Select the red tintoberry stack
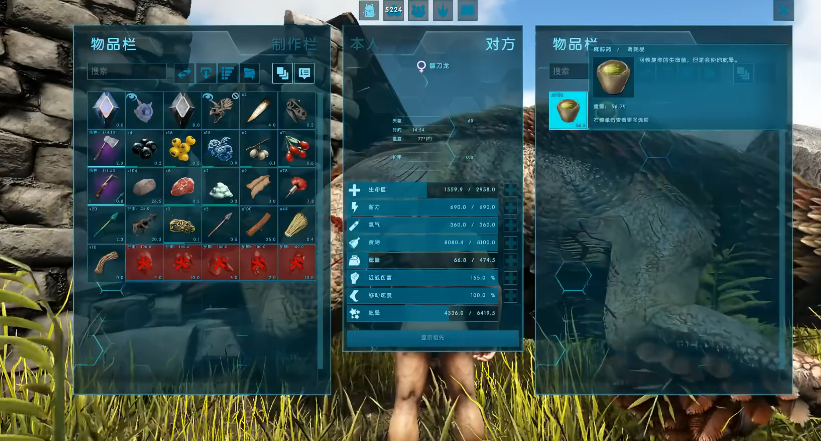The image size is (821, 441). [297, 148]
